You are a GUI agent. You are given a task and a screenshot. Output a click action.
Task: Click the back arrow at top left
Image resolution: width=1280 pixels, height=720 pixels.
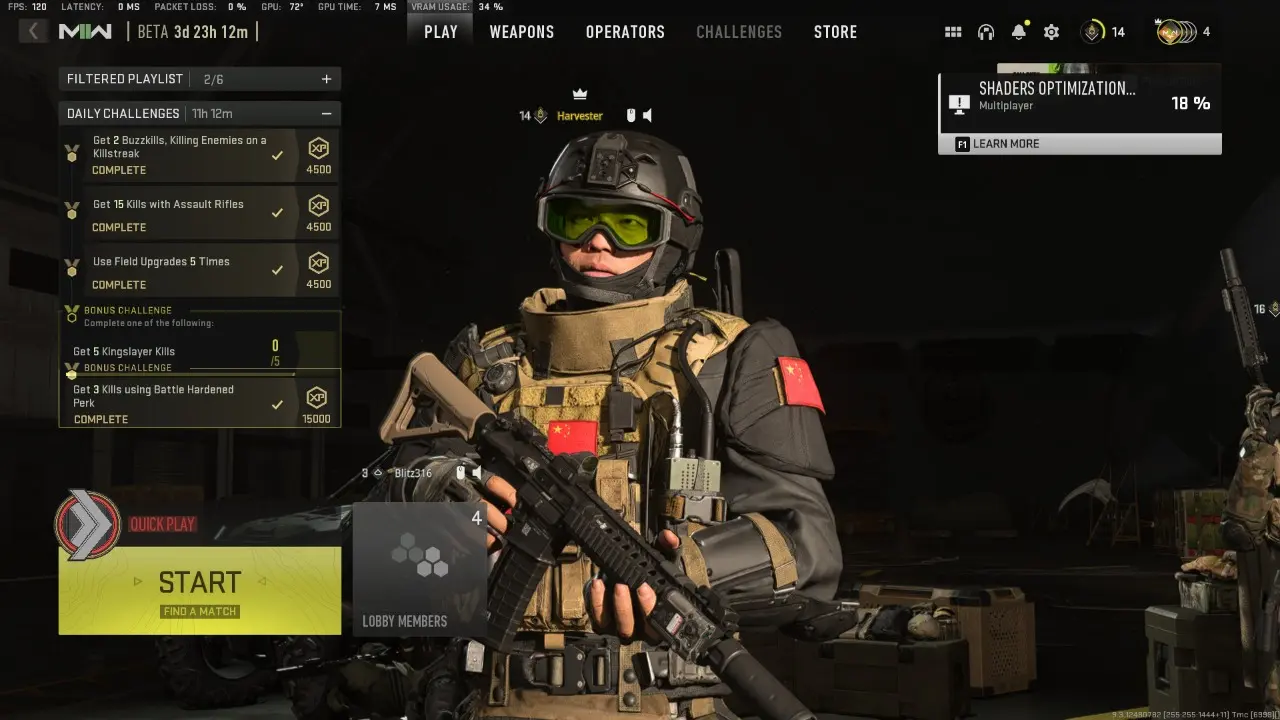point(33,30)
